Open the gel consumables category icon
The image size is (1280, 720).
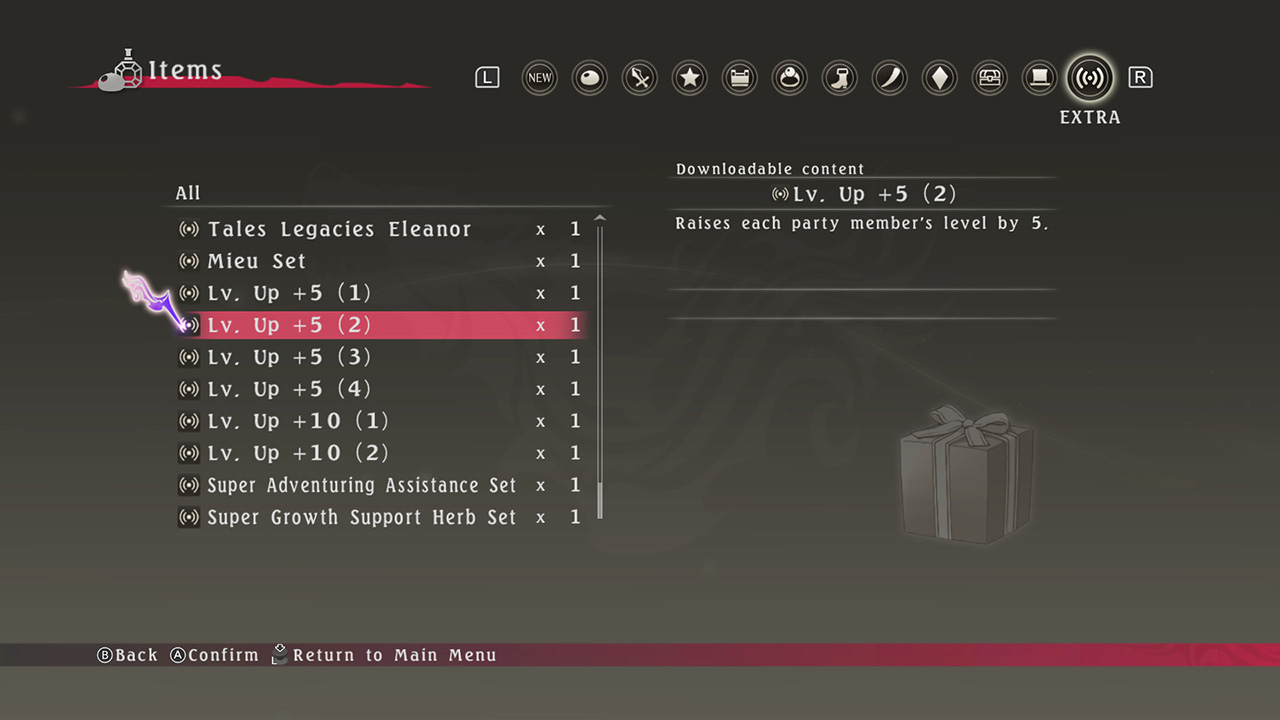tap(589, 77)
